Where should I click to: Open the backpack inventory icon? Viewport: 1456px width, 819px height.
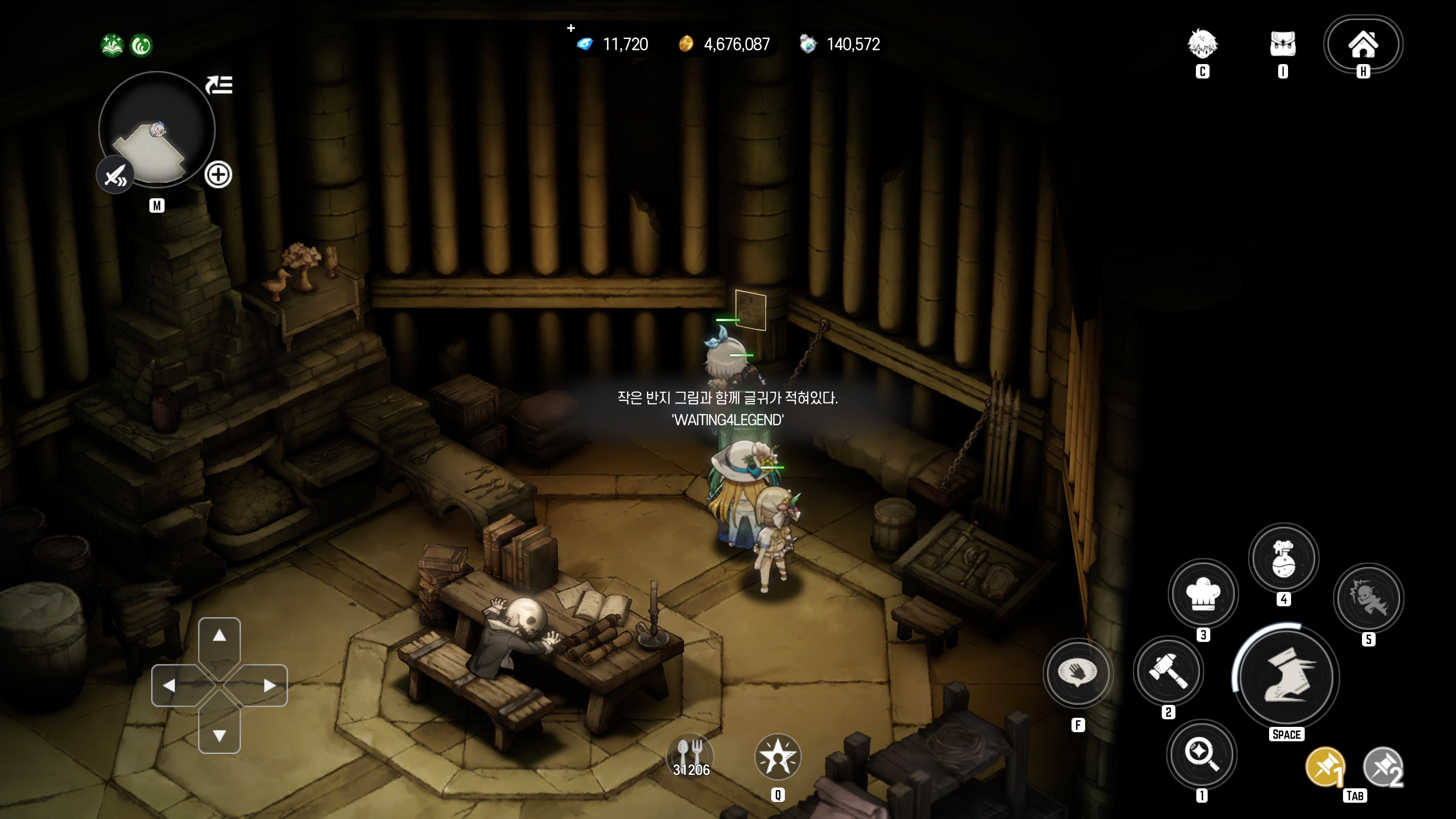tap(1282, 45)
